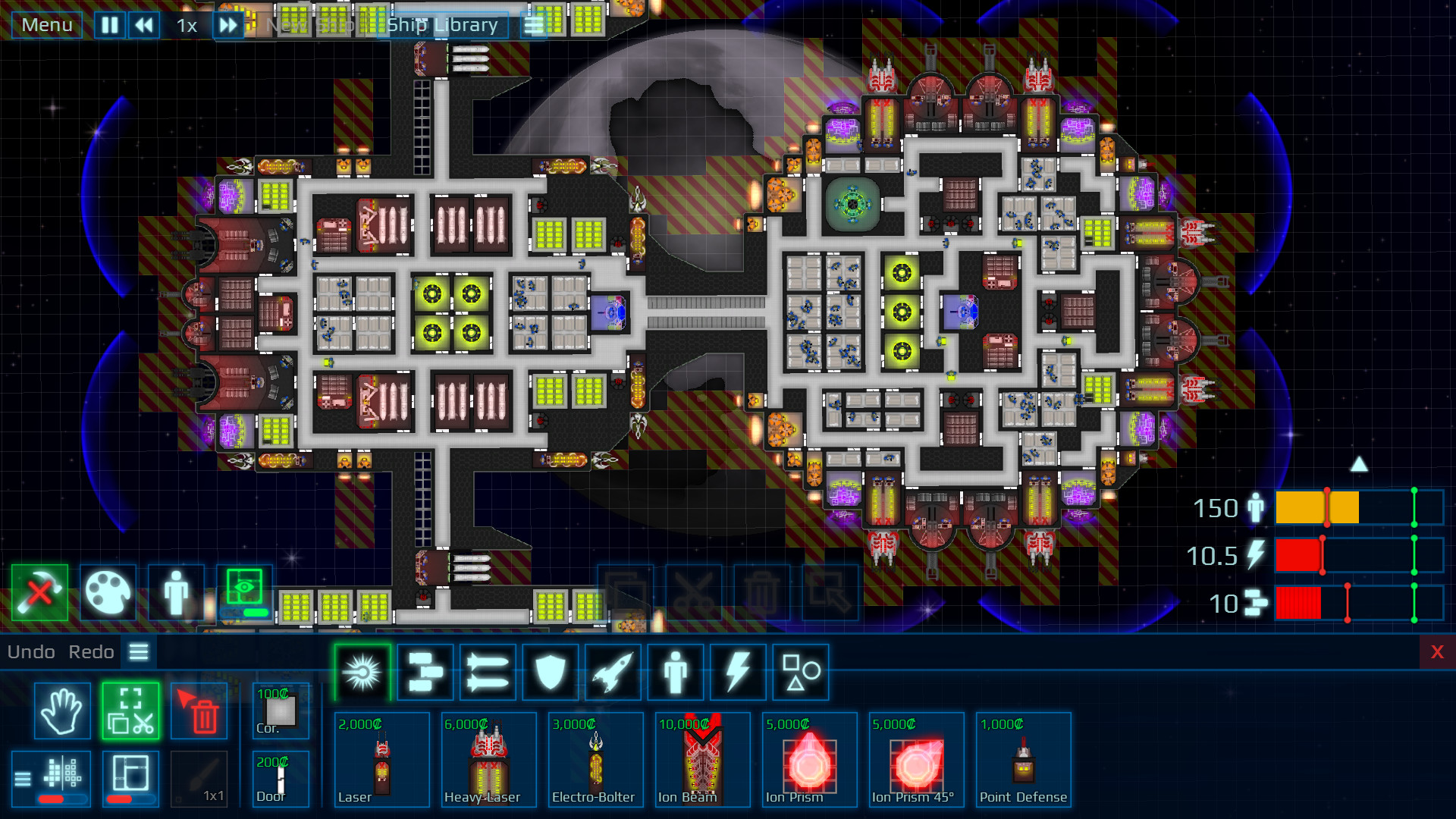Open the Menu in the top-left
Viewport: 1456px width, 819px height.
[x=46, y=24]
